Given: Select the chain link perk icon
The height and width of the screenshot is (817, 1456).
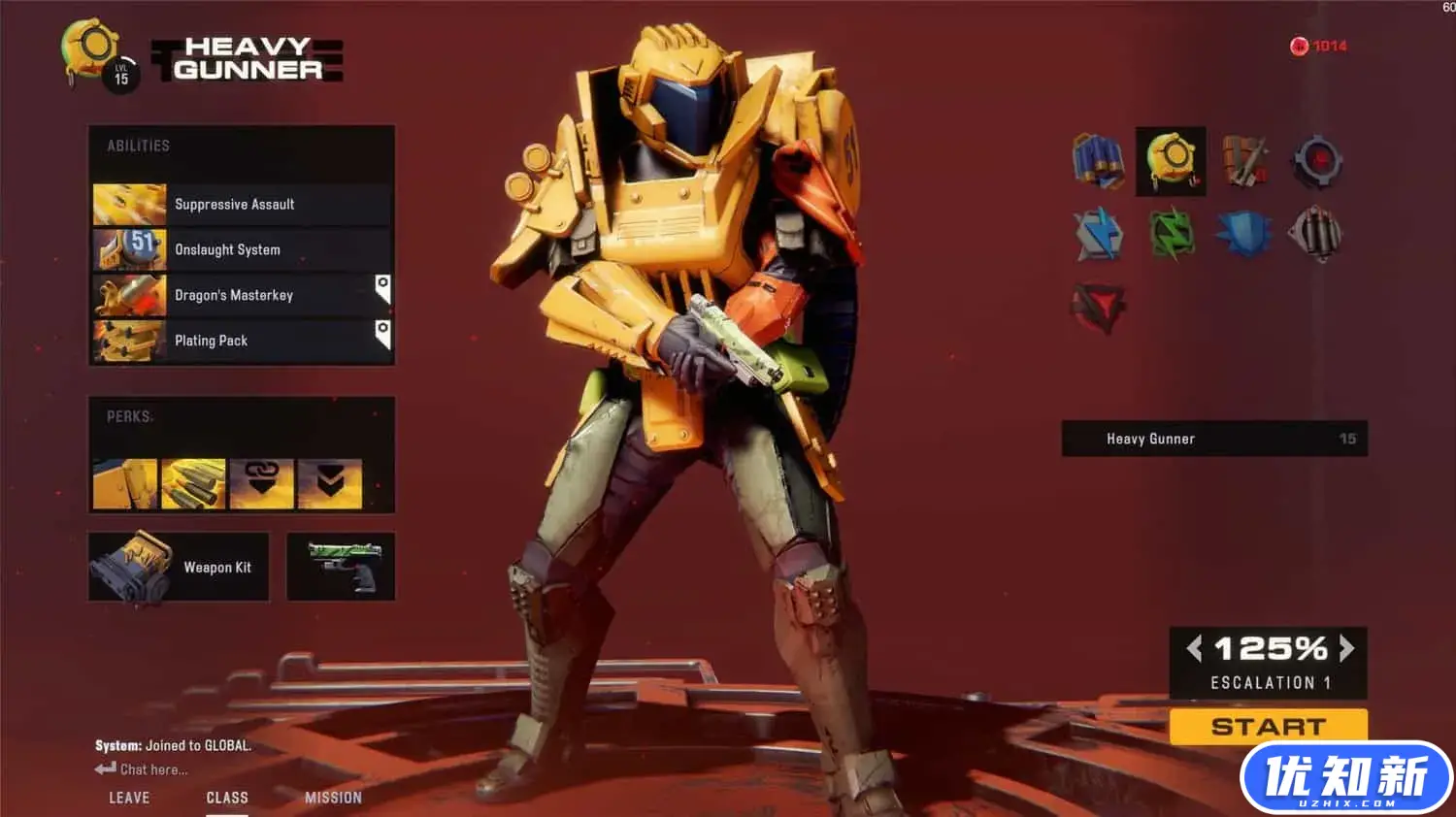Looking at the screenshot, I should (262, 483).
